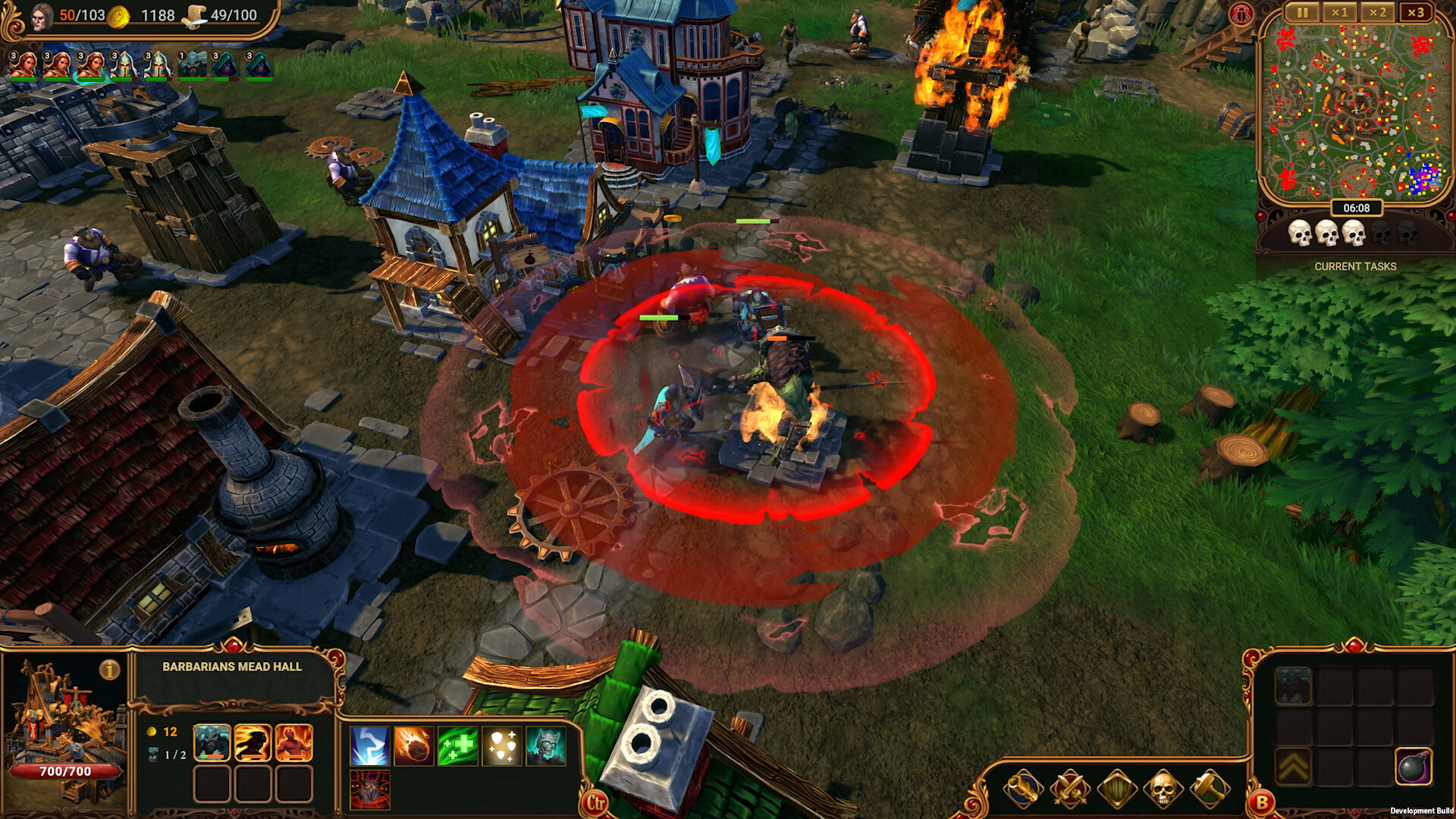
Task: Select the black bomb item slot
Action: pyautogui.click(x=1414, y=767)
